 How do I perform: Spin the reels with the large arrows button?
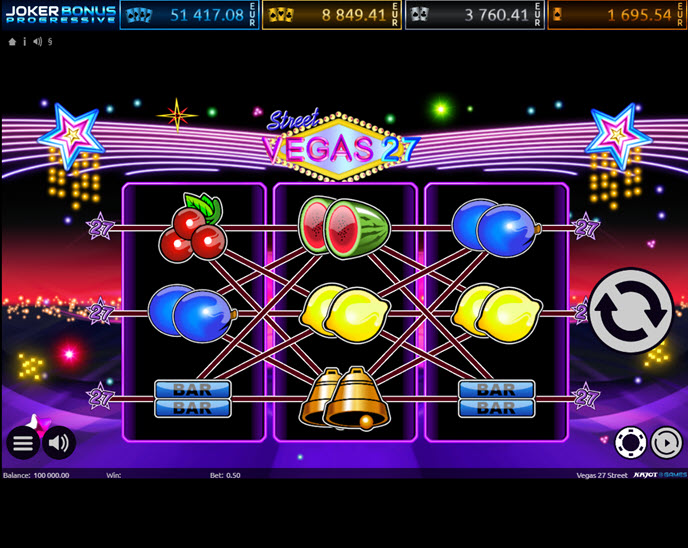[630, 311]
